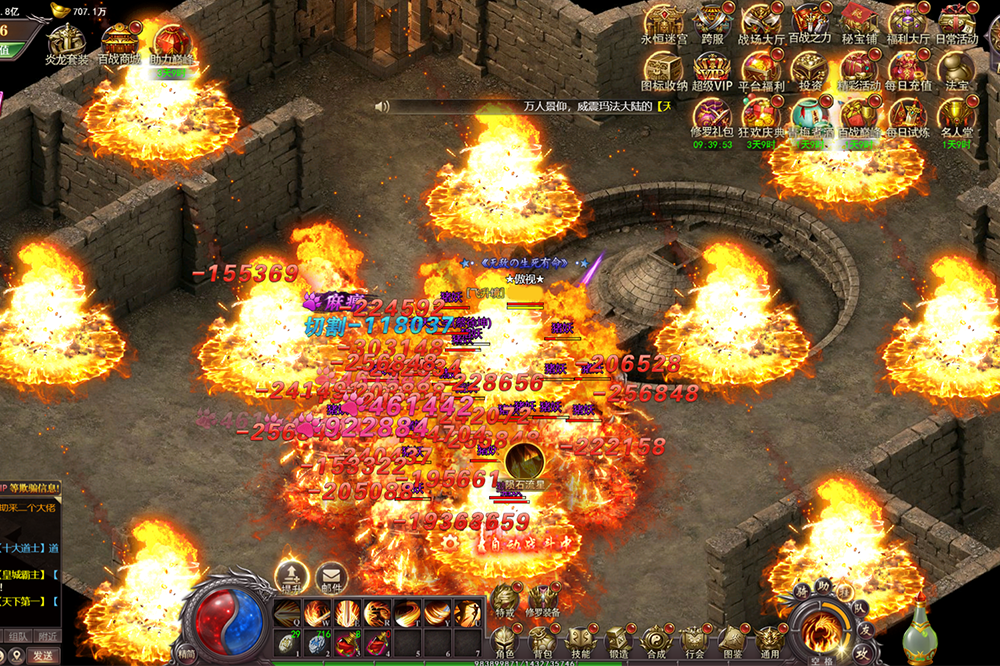This screenshot has height=666, width=1000.
Task: Open the 背包 backpack
Action: (543, 640)
